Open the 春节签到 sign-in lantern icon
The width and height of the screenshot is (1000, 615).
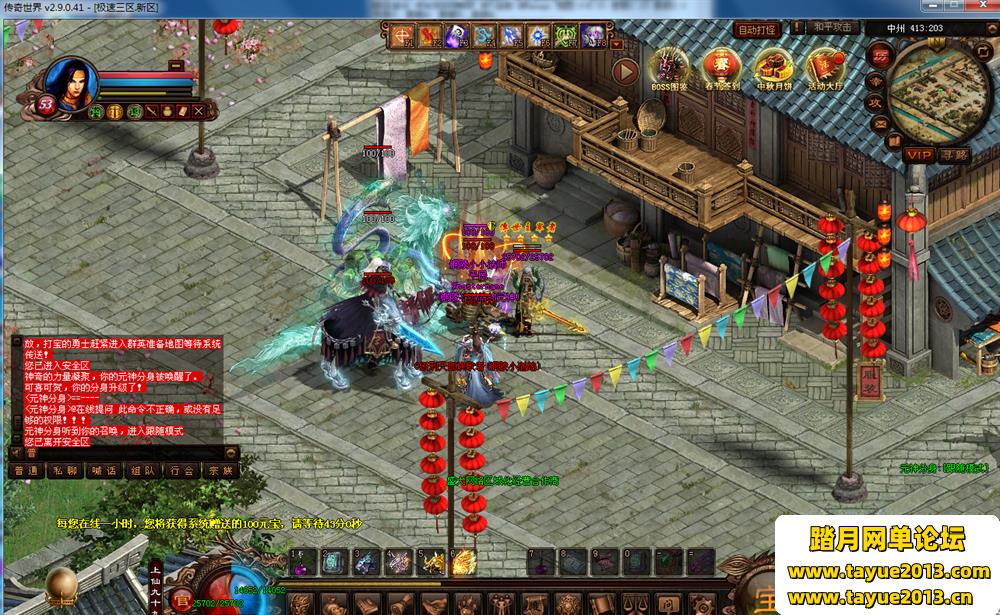pyautogui.click(x=721, y=68)
